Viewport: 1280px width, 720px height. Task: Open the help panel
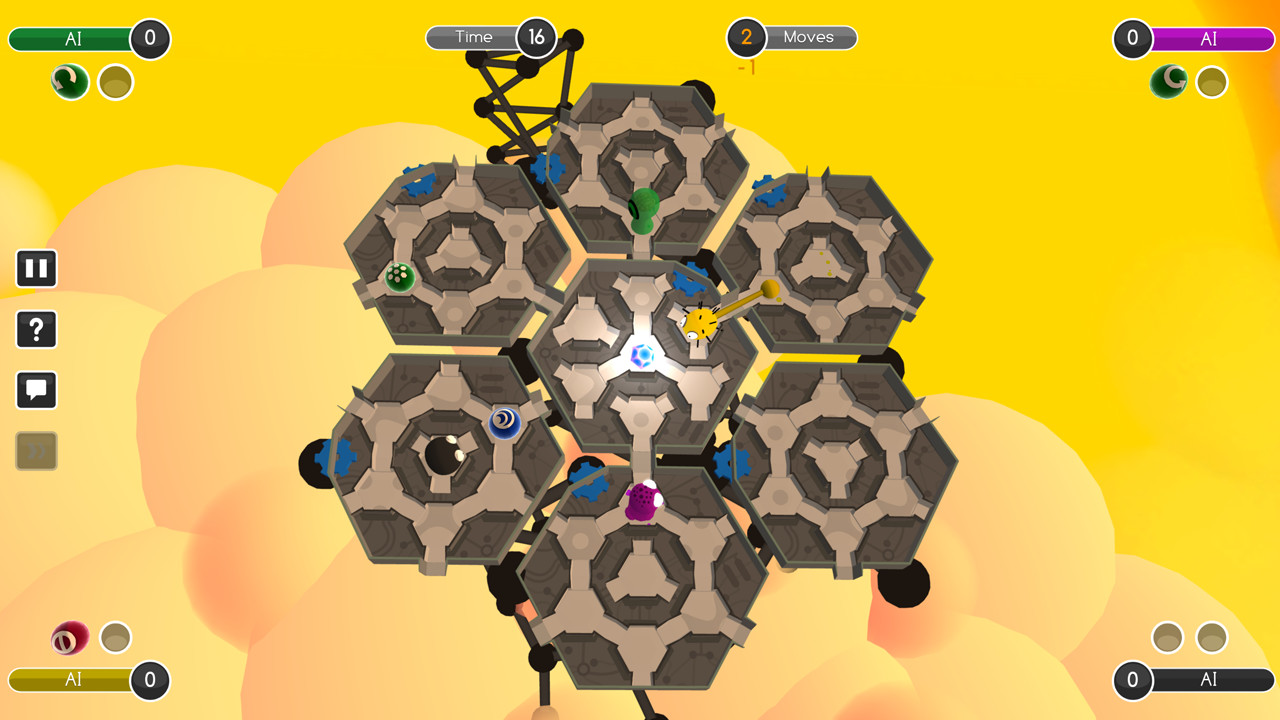tap(36, 329)
